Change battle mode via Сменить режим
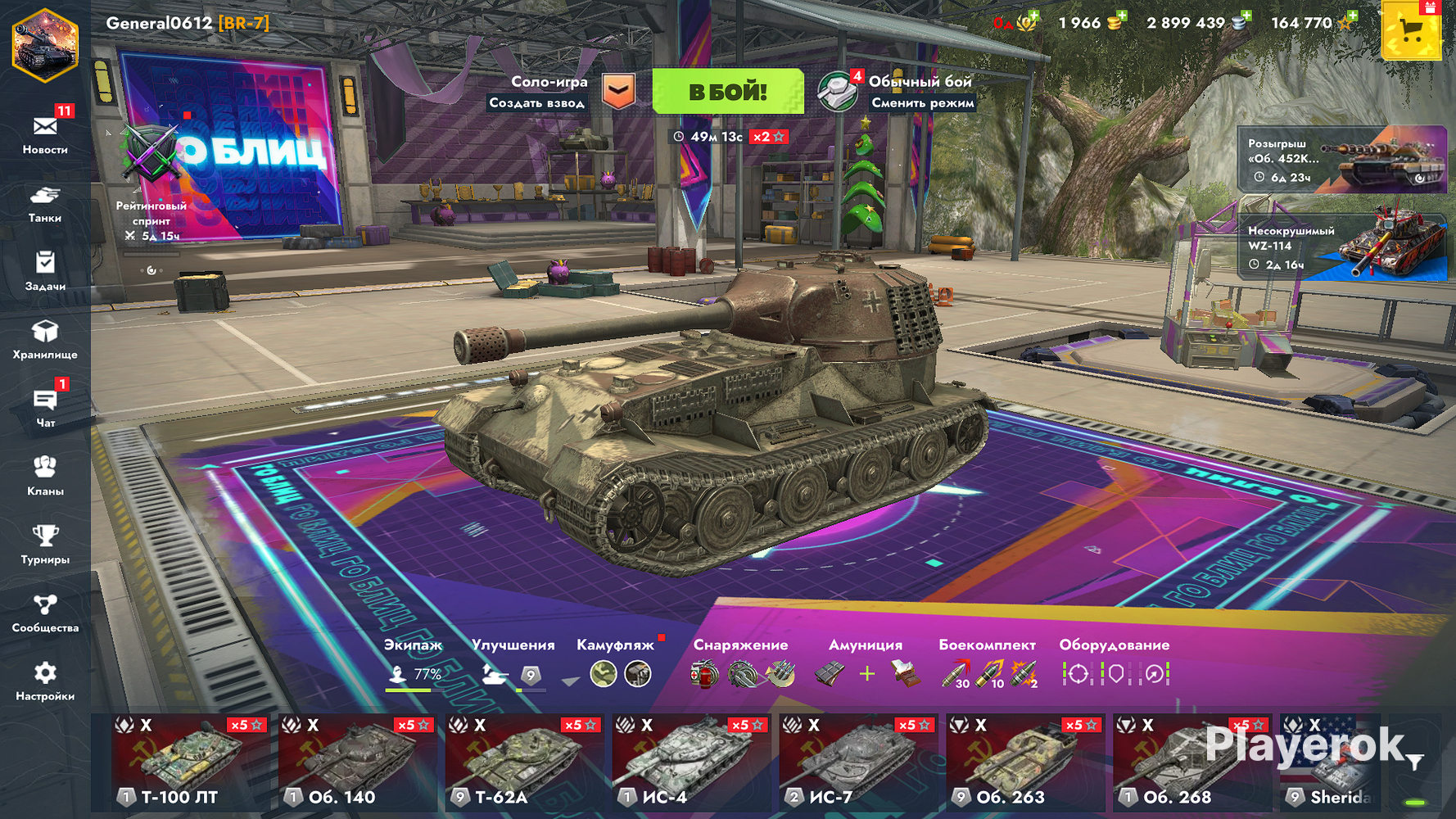Viewport: 1456px width, 819px height. 922,103
